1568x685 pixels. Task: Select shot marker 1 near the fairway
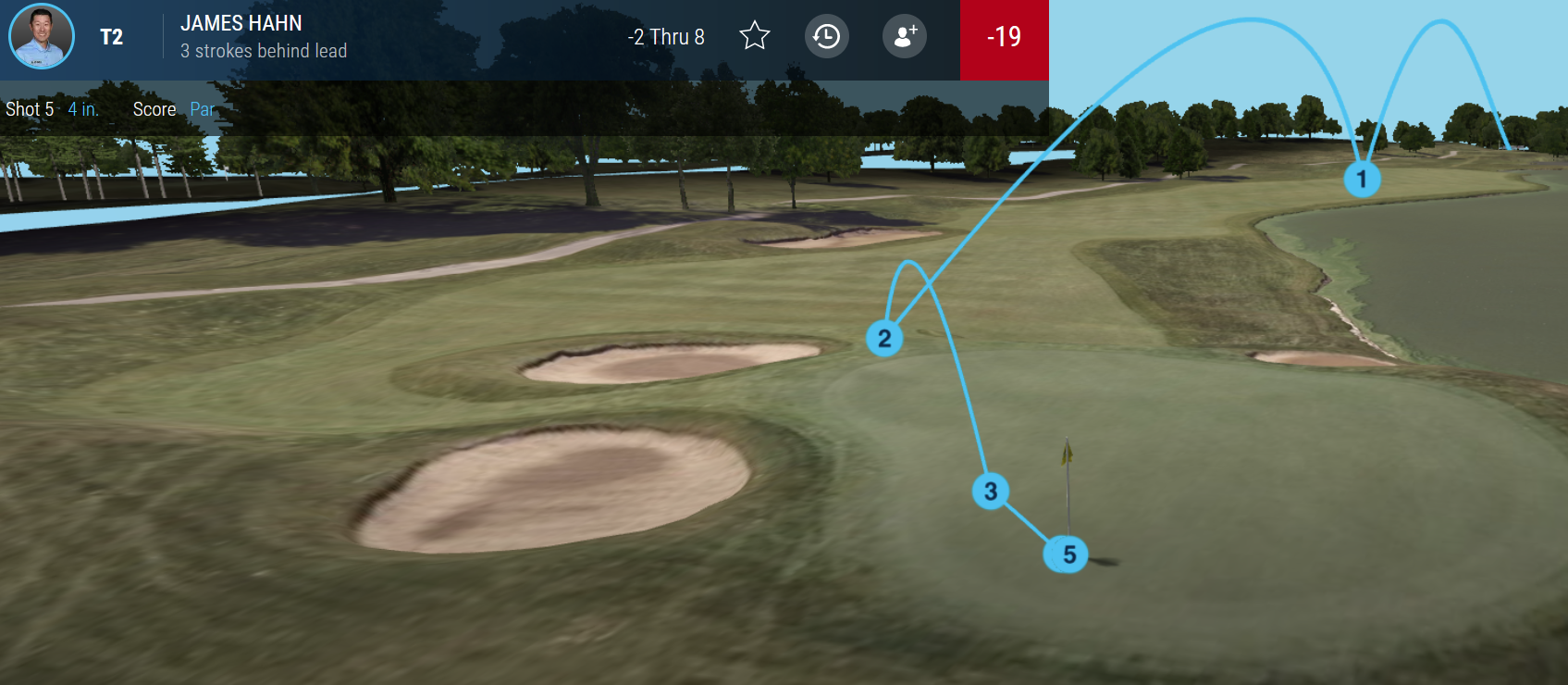pos(1361,180)
